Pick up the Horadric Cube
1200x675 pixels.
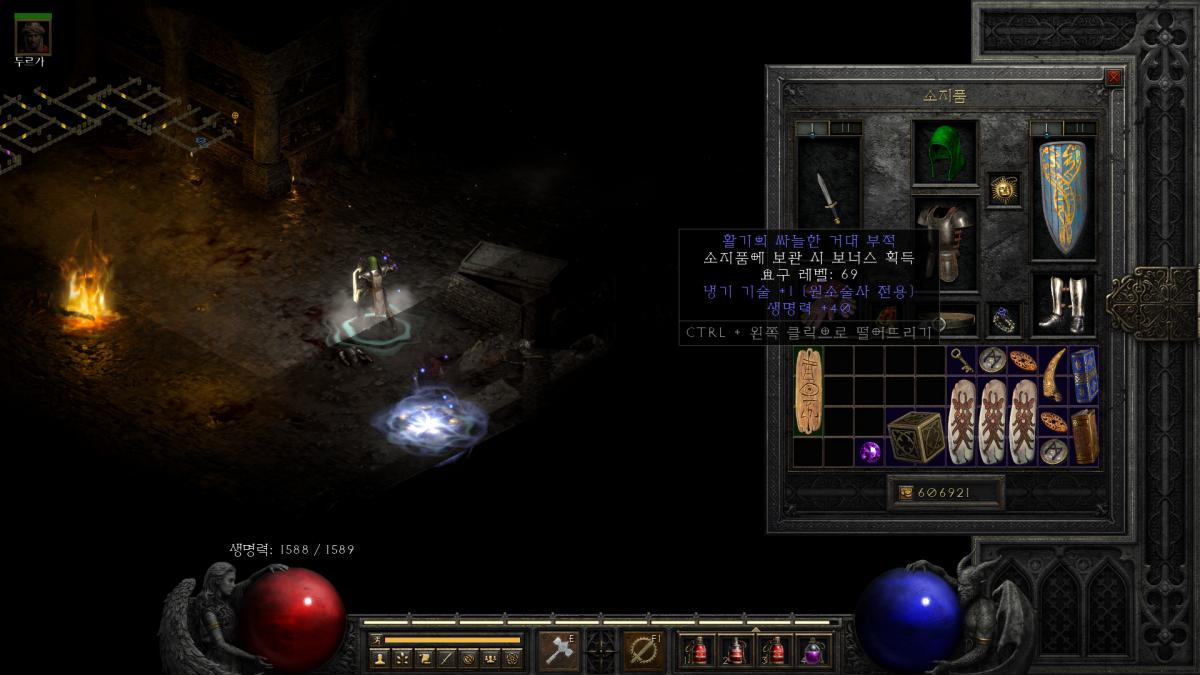click(x=915, y=437)
